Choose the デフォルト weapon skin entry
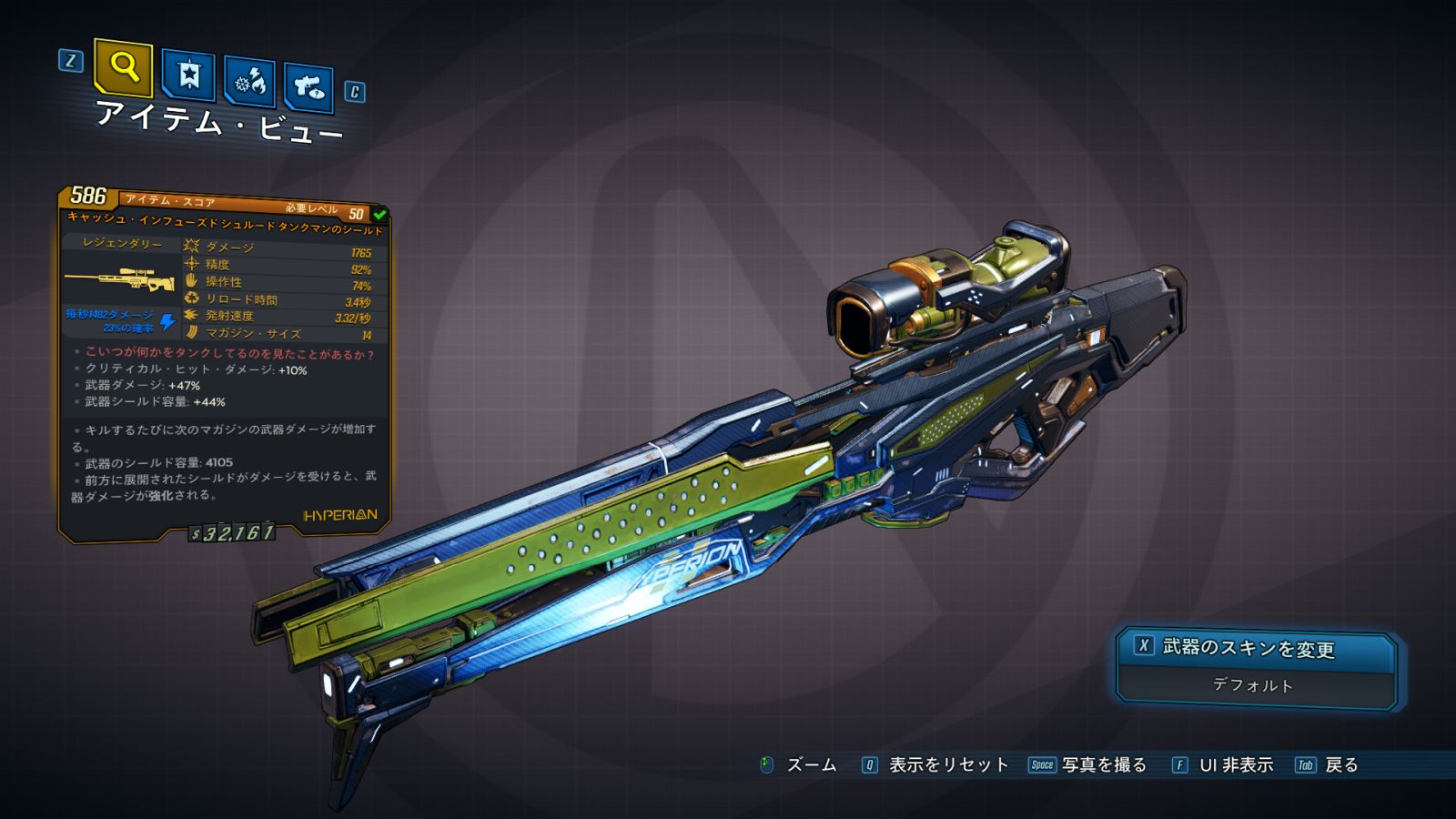 click(1253, 685)
